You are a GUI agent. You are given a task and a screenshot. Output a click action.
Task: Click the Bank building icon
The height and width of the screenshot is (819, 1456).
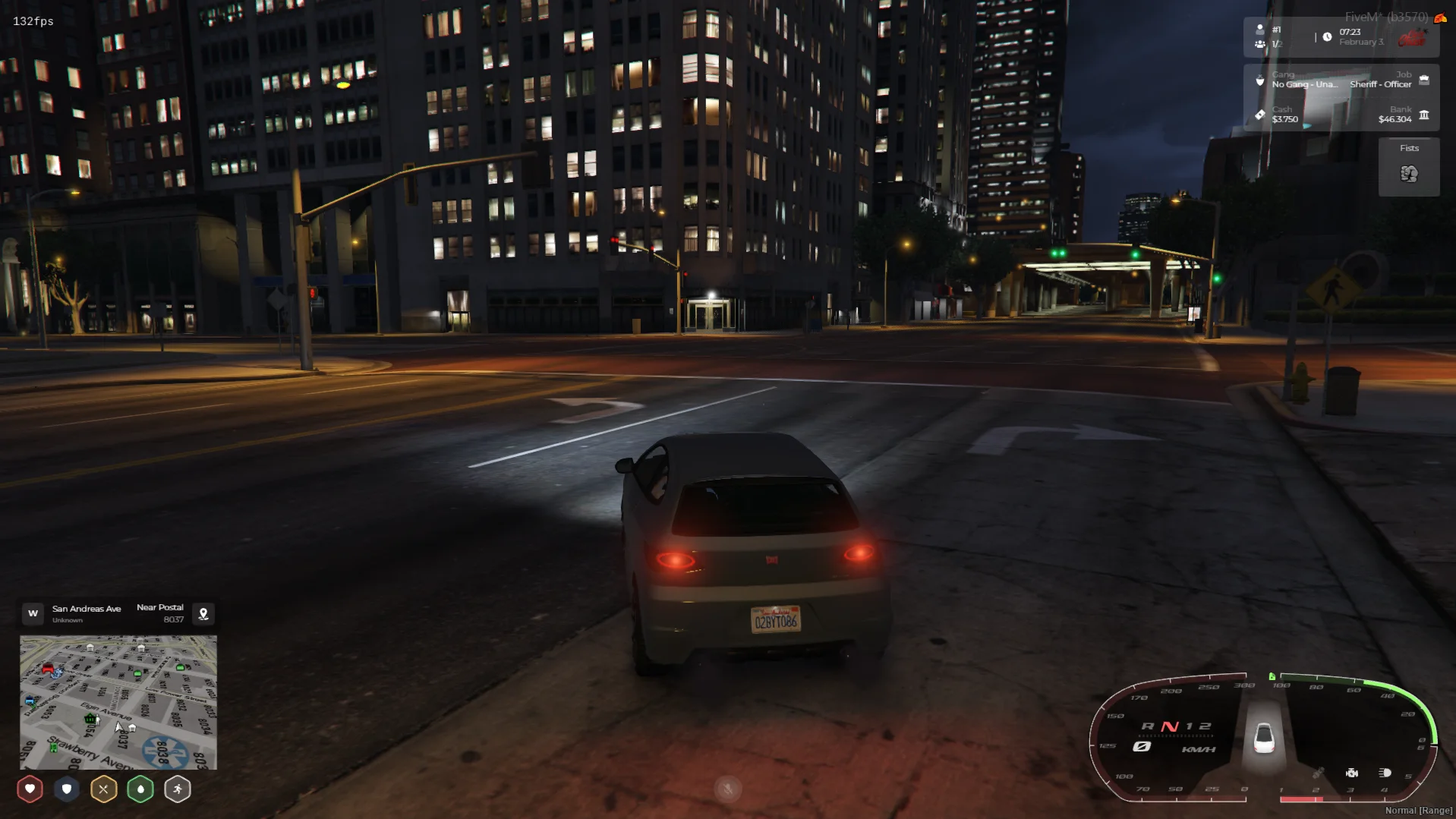click(1424, 115)
